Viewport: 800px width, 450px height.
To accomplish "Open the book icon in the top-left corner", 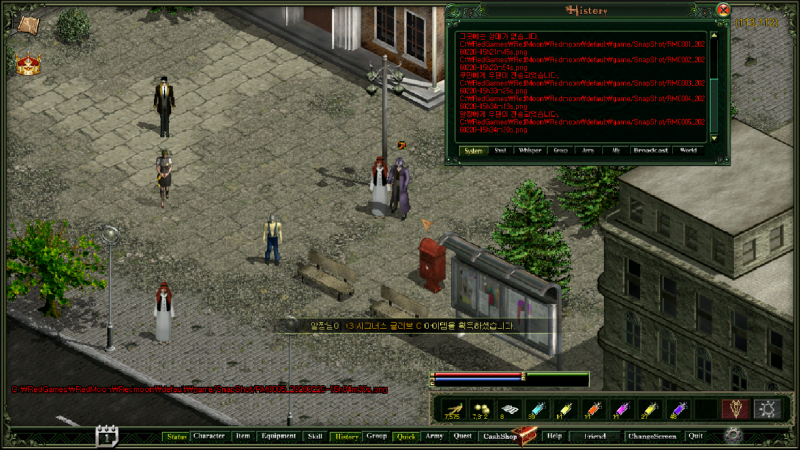I will click(x=28, y=22).
